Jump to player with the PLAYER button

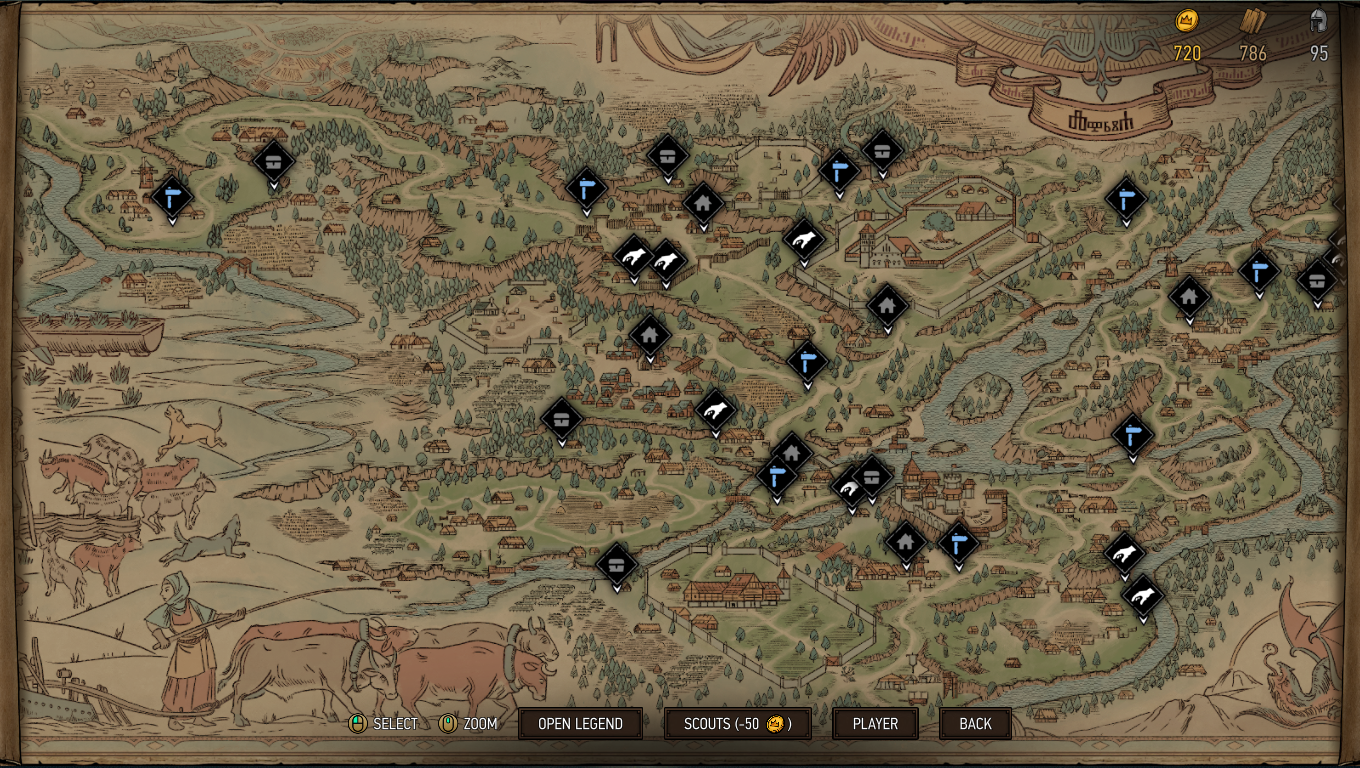click(875, 723)
